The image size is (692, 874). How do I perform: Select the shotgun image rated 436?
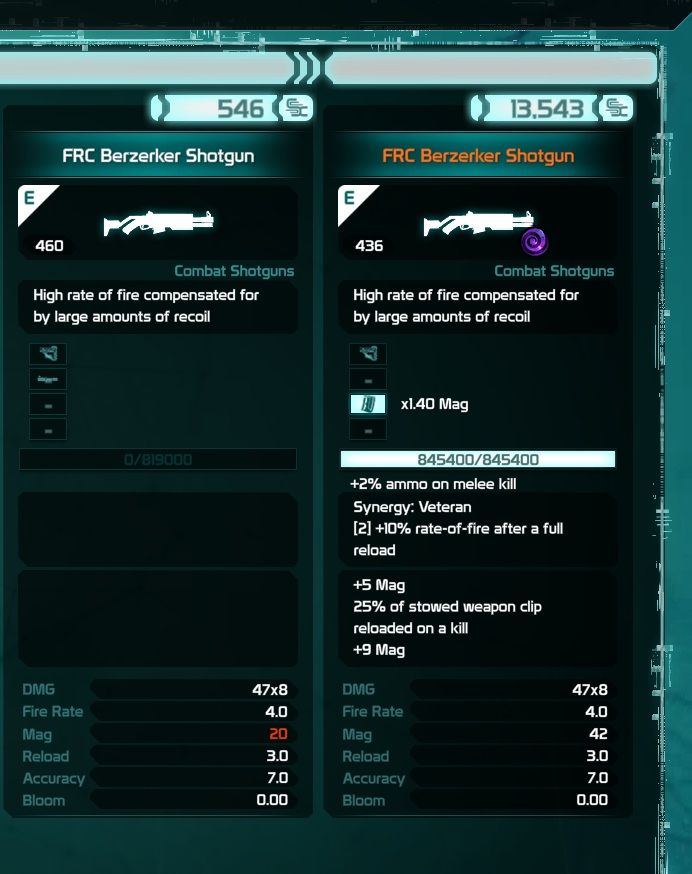[x=478, y=222]
